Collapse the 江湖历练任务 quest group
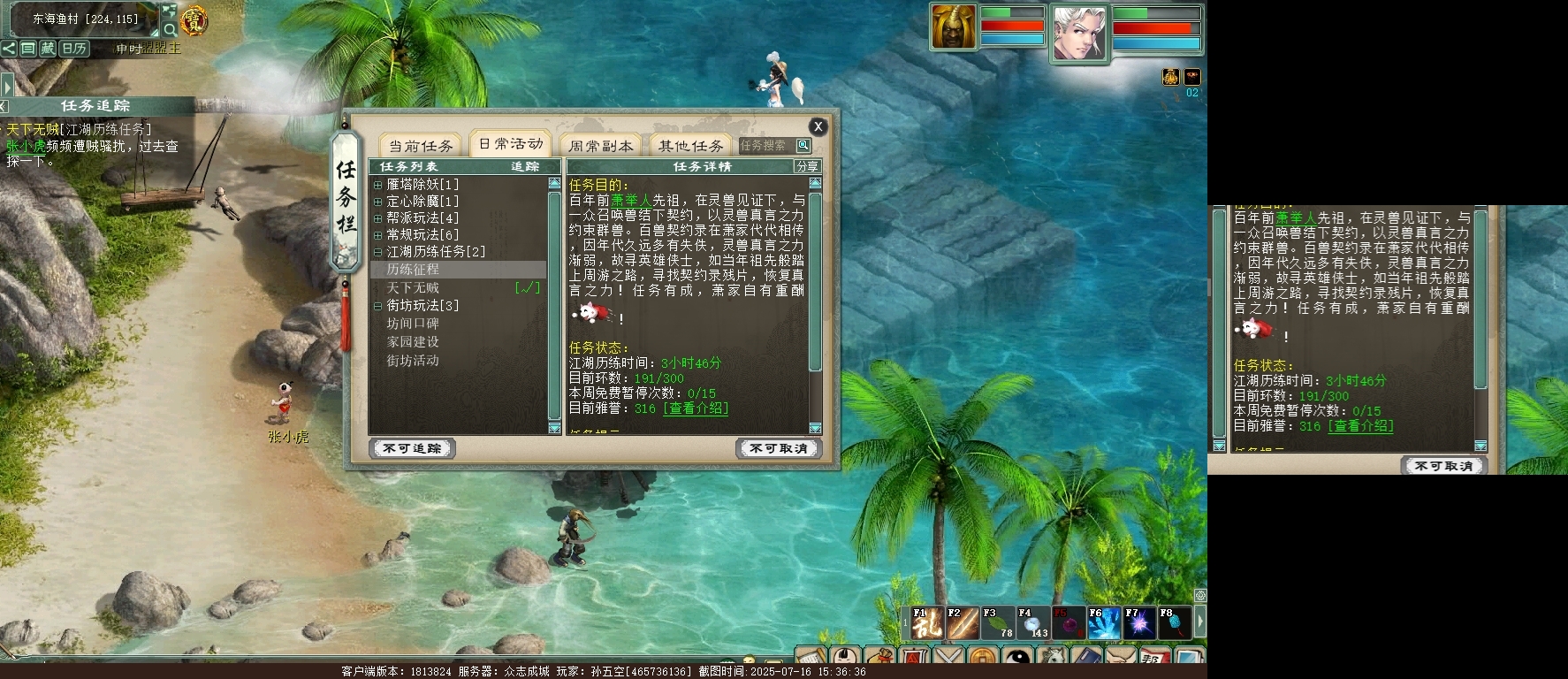The height and width of the screenshot is (679, 1568). pyautogui.click(x=378, y=252)
